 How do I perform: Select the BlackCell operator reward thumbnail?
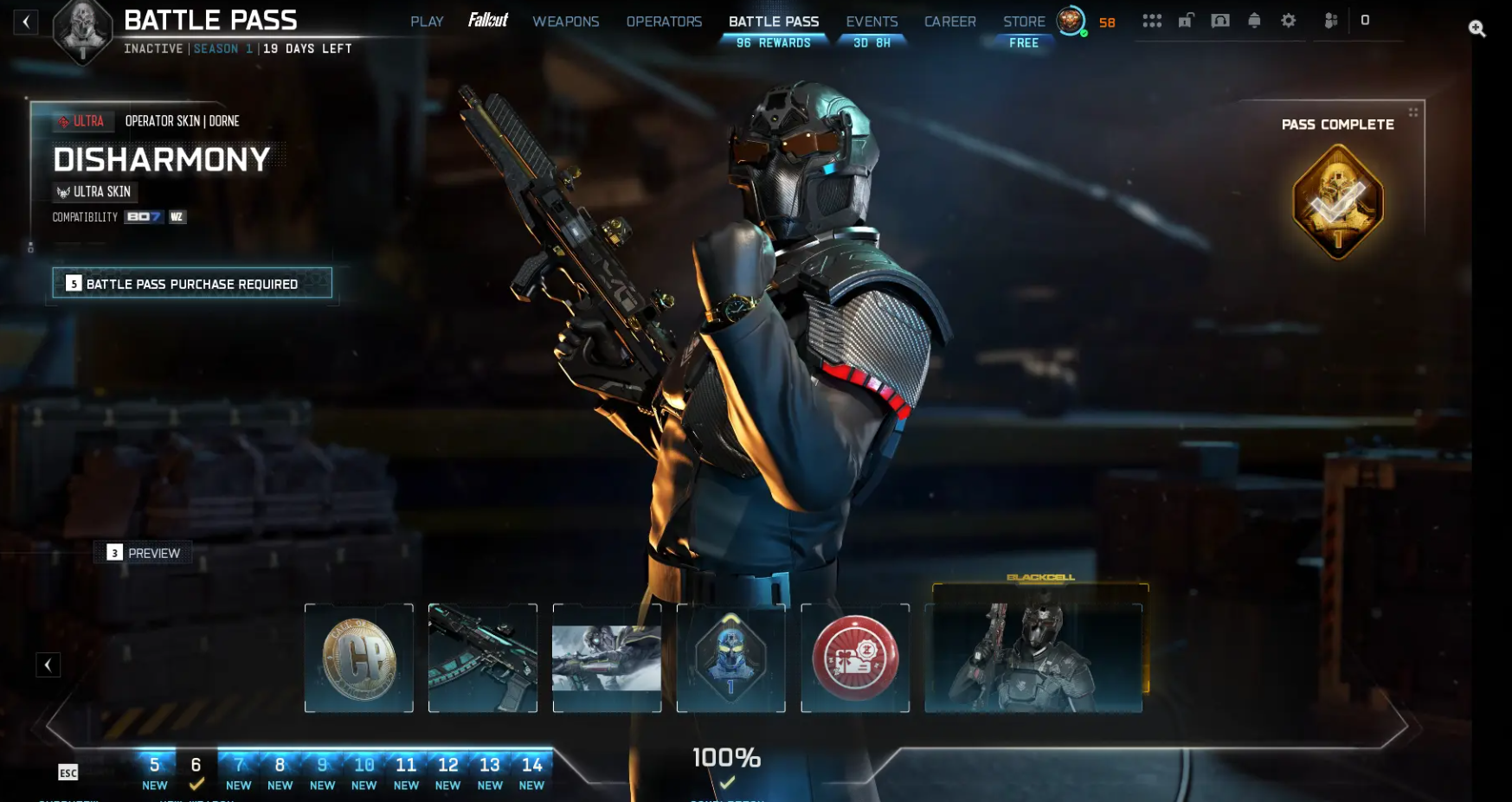[x=1033, y=658]
